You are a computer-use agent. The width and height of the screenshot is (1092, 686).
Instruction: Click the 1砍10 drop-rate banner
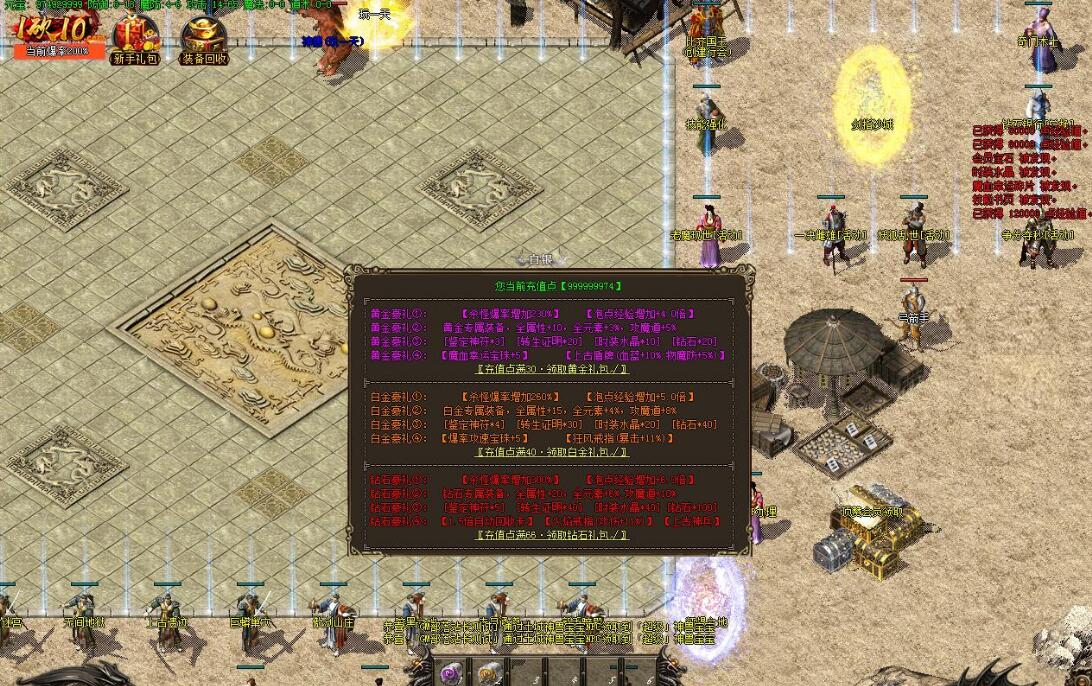click(x=57, y=32)
